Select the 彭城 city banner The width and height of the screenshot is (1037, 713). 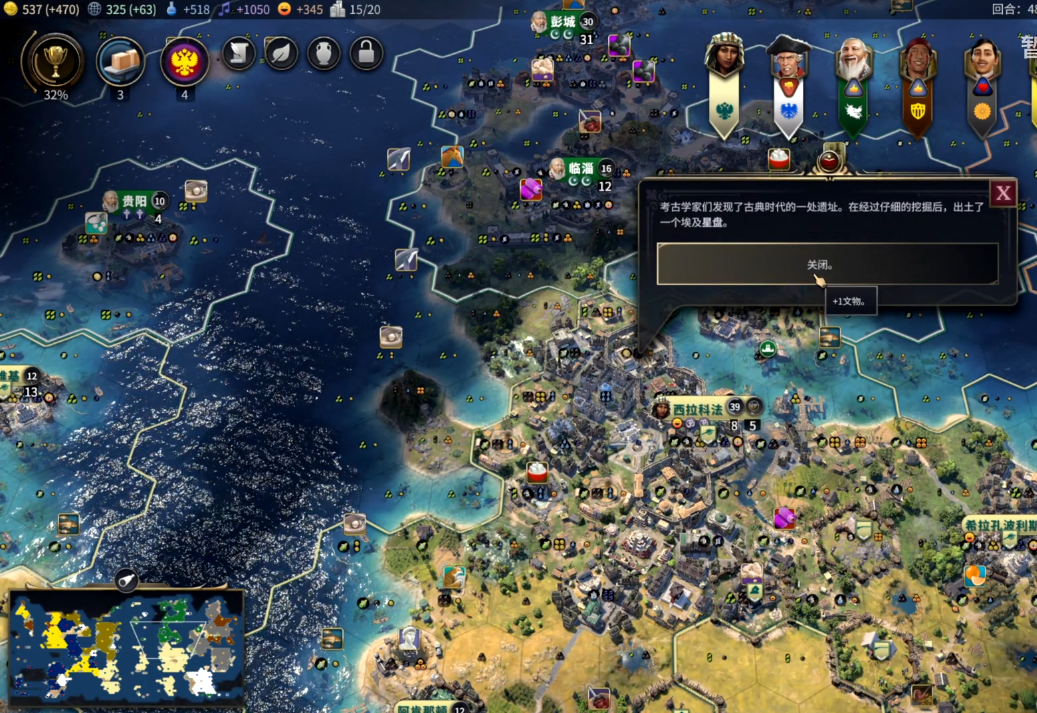(562, 22)
